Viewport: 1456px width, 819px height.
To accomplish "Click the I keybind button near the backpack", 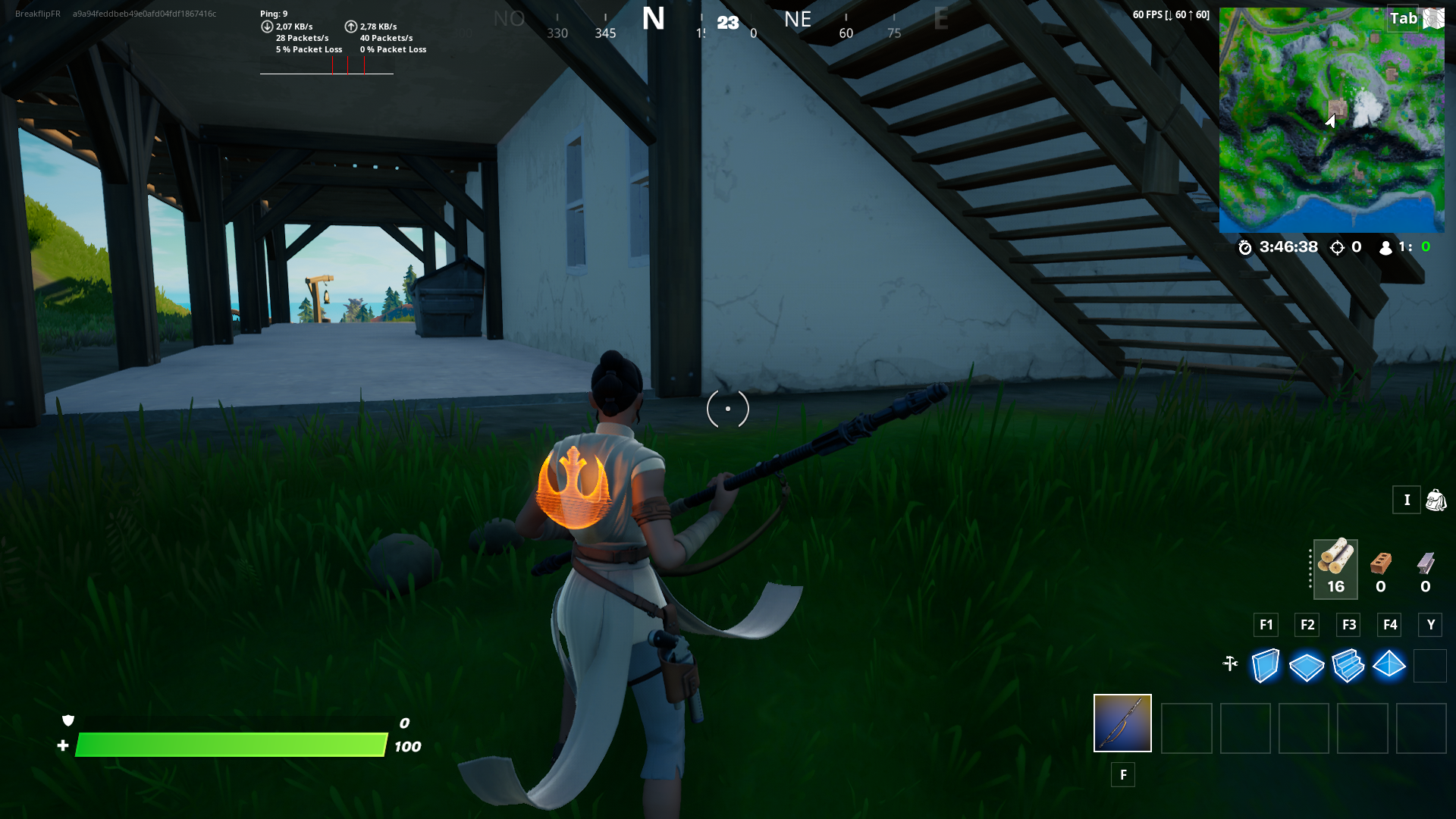I will 1407,500.
